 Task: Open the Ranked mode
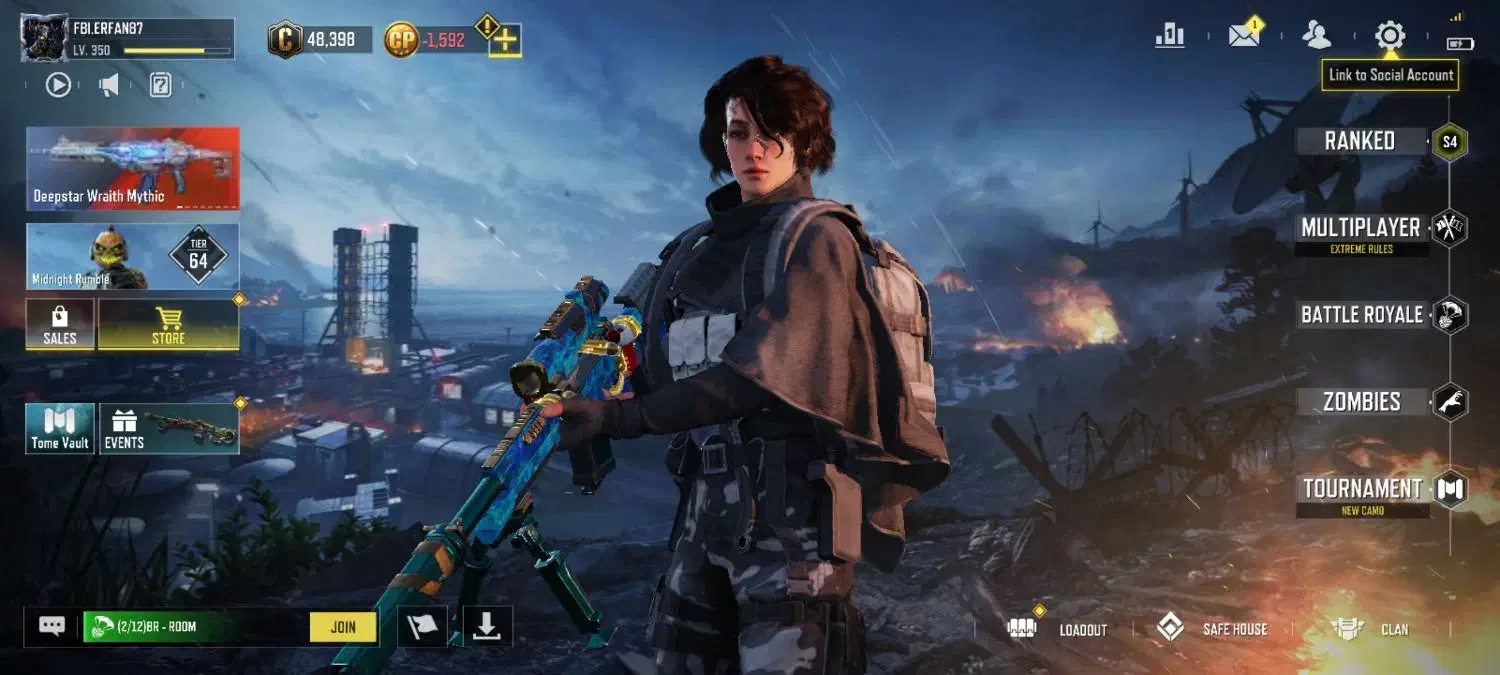tap(1360, 141)
